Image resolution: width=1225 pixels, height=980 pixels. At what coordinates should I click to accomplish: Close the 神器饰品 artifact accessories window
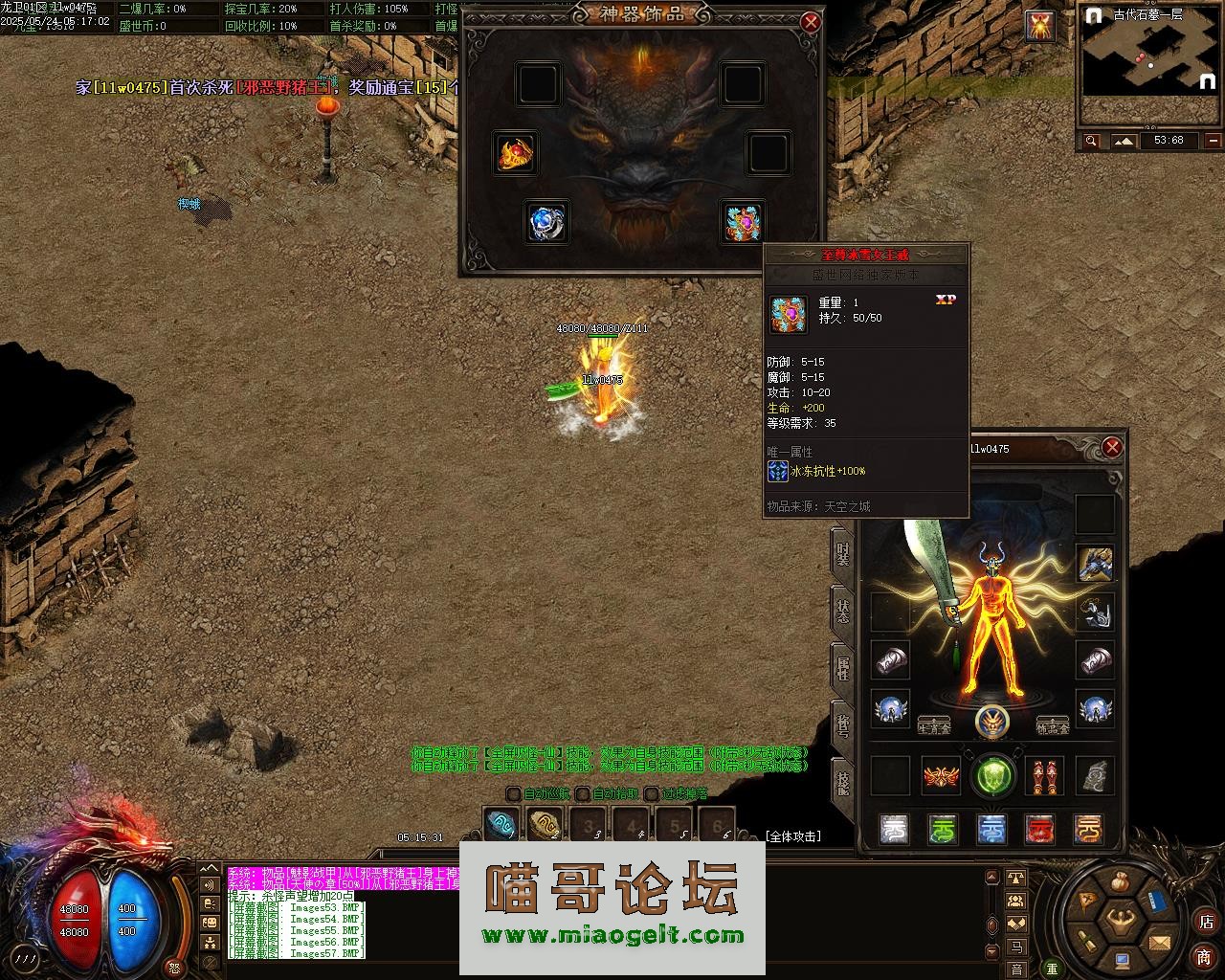point(811,22)
